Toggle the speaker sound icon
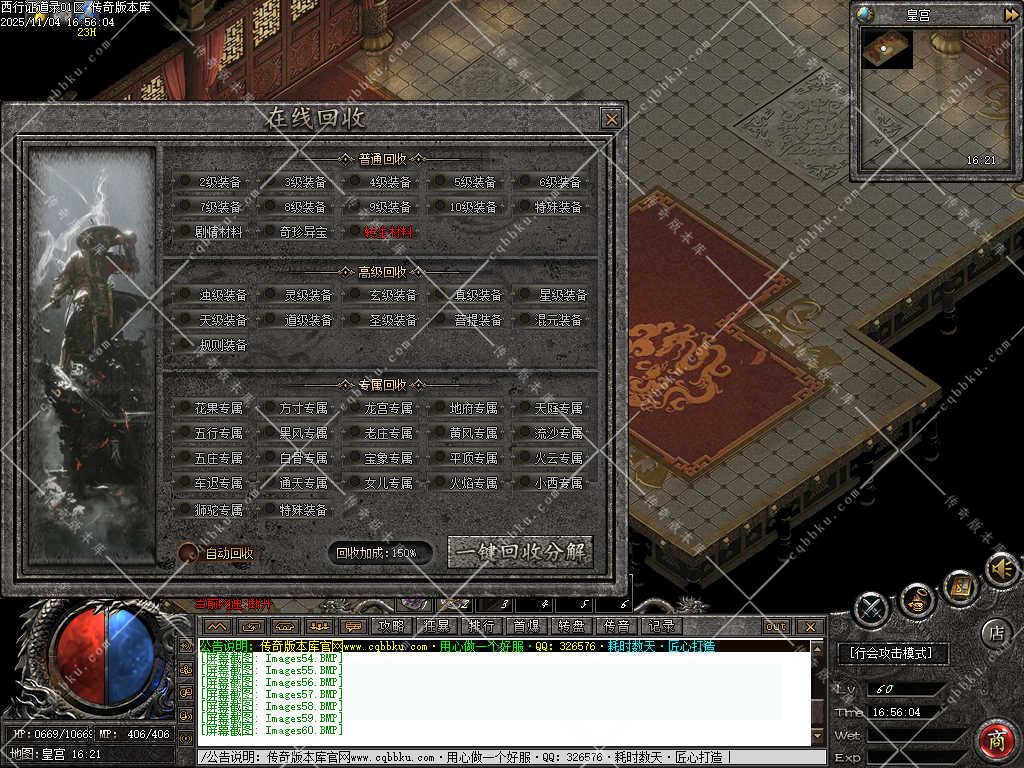This screenshot has height=768, width=1024. pos(1000,569)
